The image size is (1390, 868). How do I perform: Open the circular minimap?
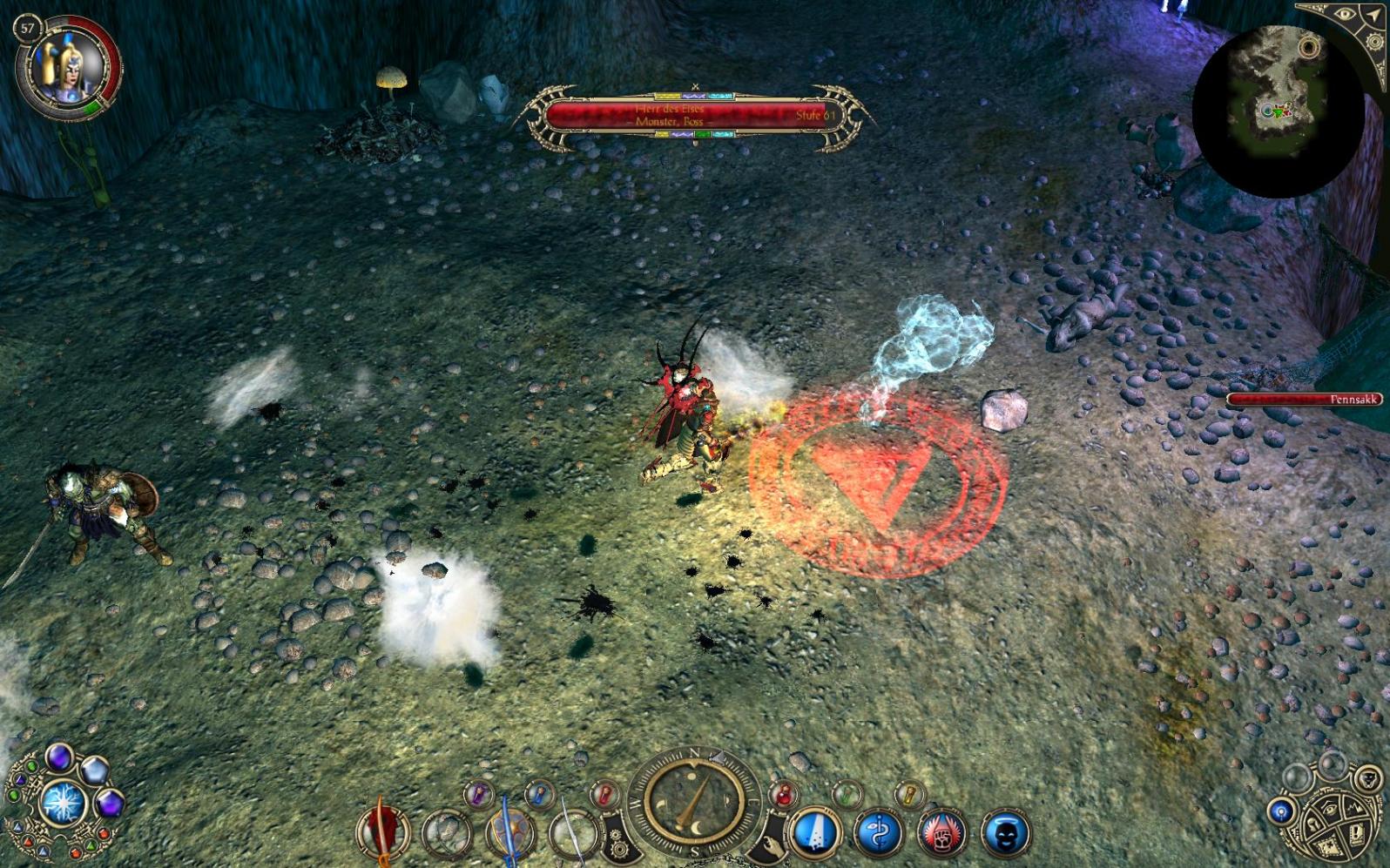(1276, 111)
